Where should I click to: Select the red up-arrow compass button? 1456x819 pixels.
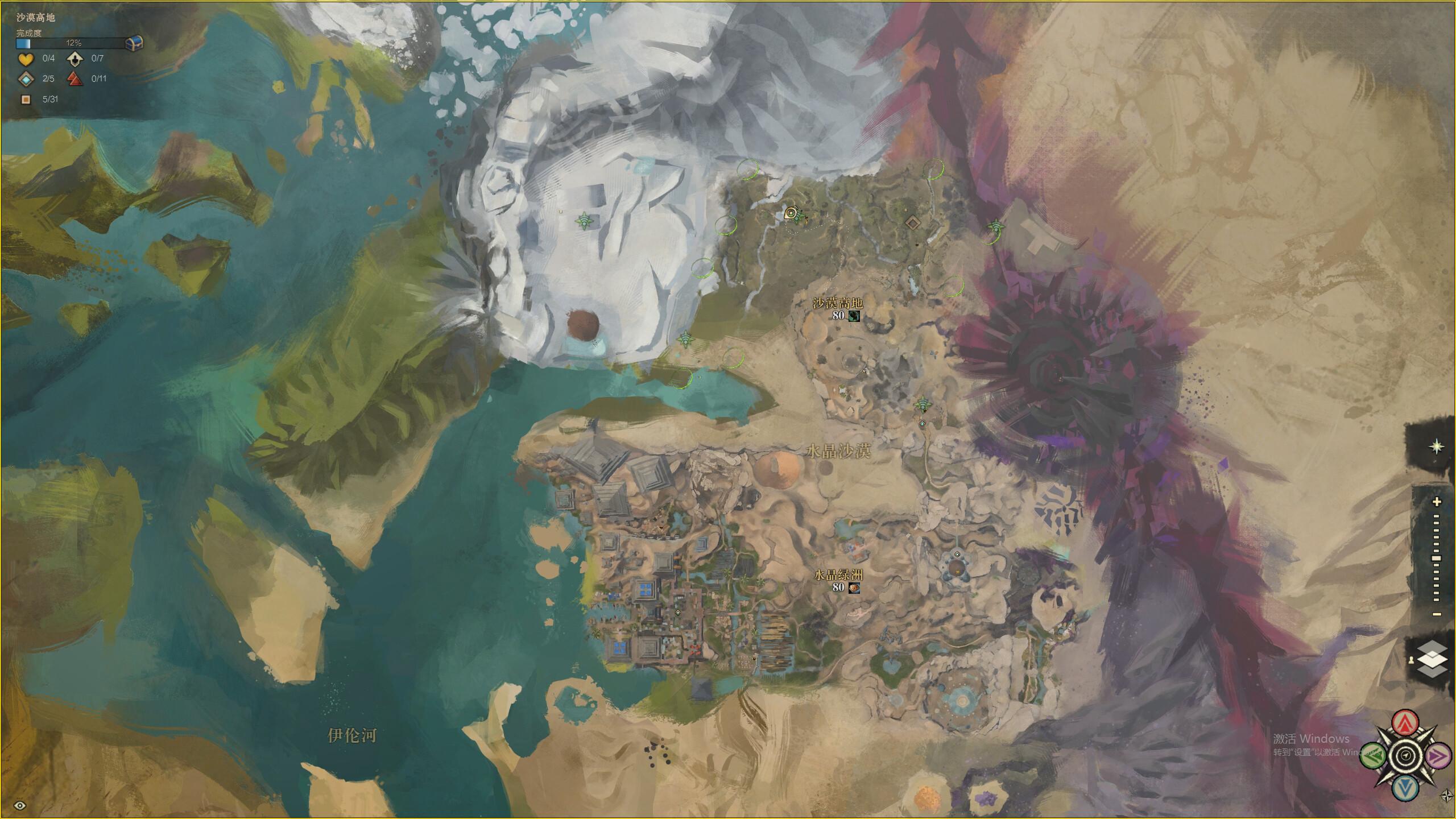1405,723
